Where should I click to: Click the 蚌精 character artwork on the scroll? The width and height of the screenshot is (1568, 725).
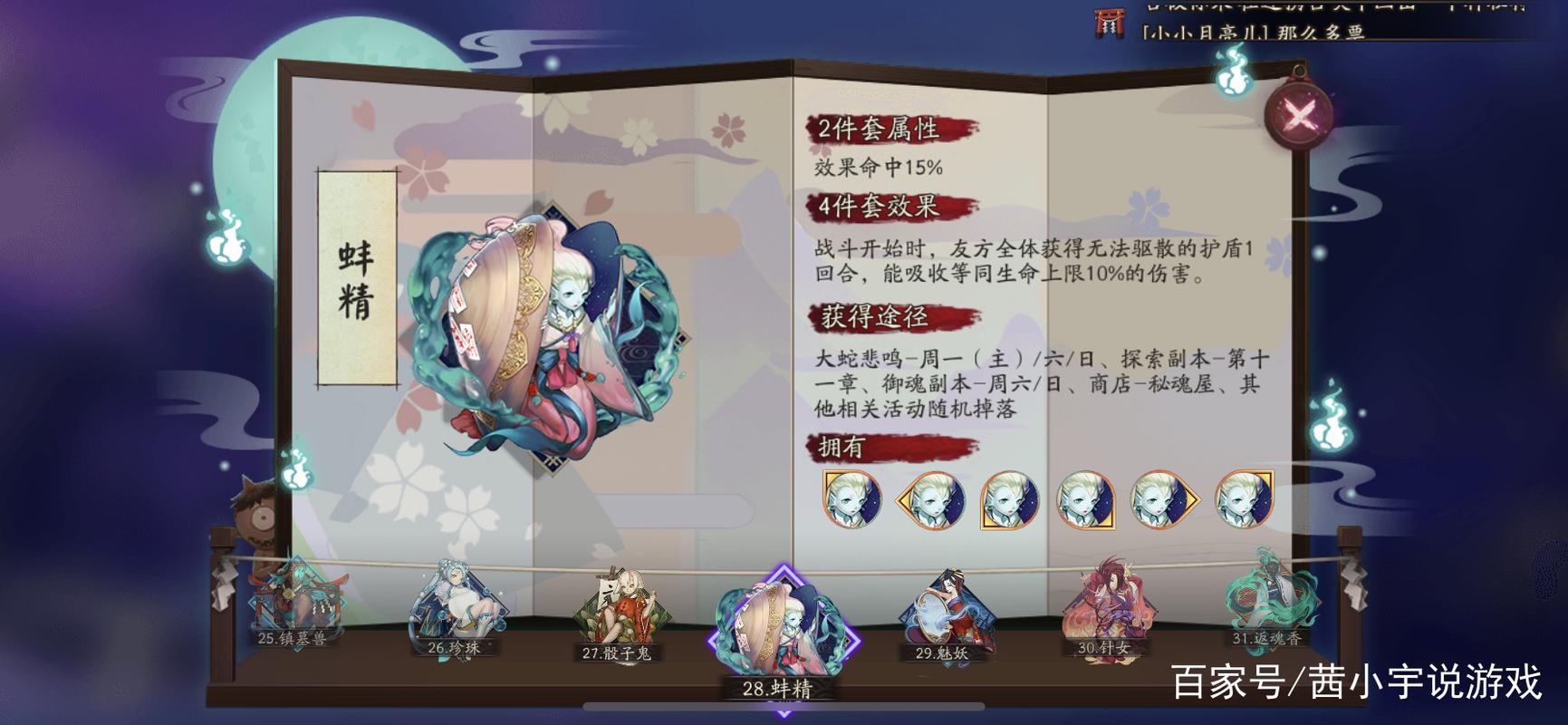pos(544,335)
